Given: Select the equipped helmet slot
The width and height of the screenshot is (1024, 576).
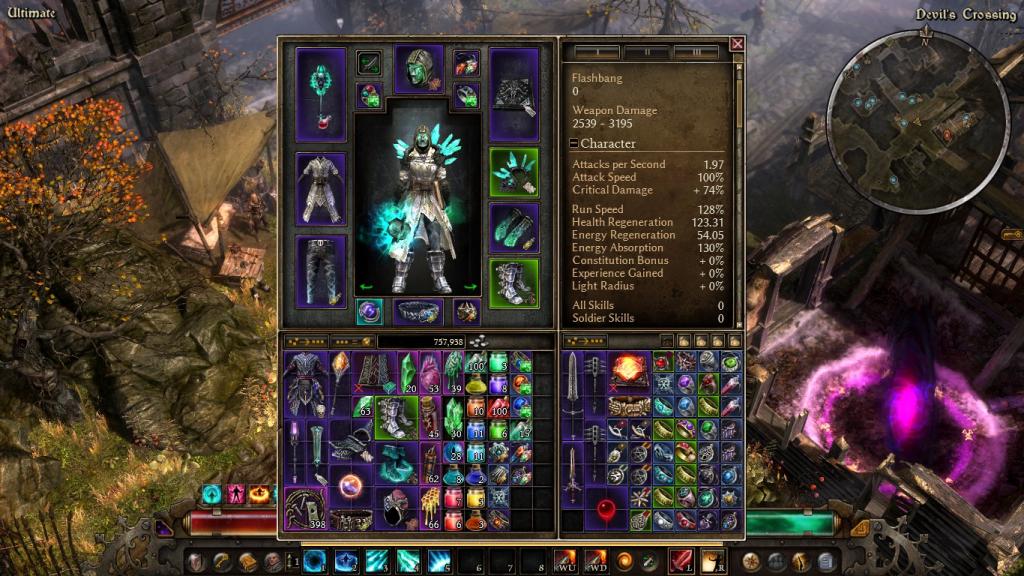Looking at the screenshot, I should click(x=419, y=70).
